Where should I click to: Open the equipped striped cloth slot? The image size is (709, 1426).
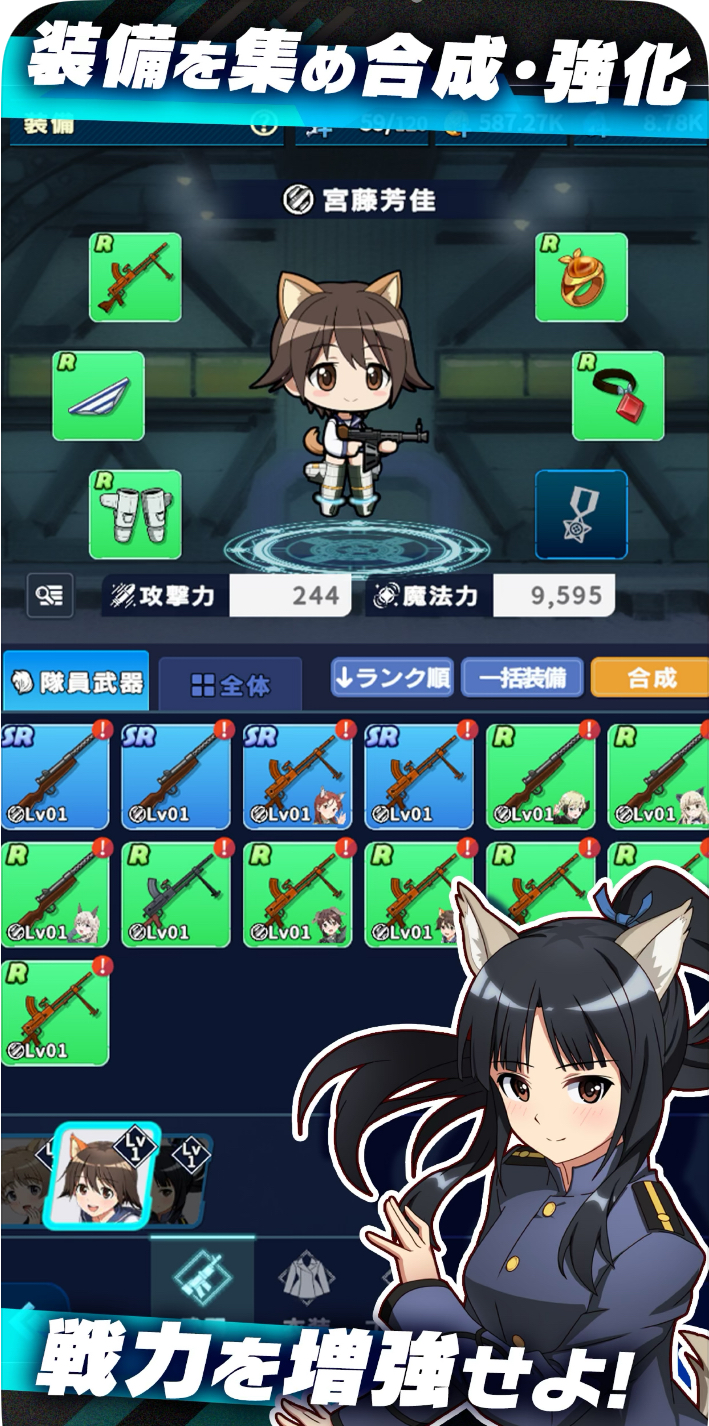click(98, 396)
